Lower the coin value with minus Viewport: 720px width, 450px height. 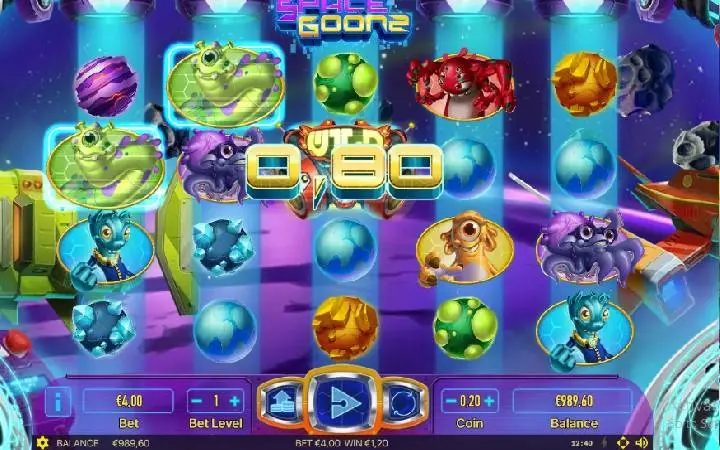[449, 401]
